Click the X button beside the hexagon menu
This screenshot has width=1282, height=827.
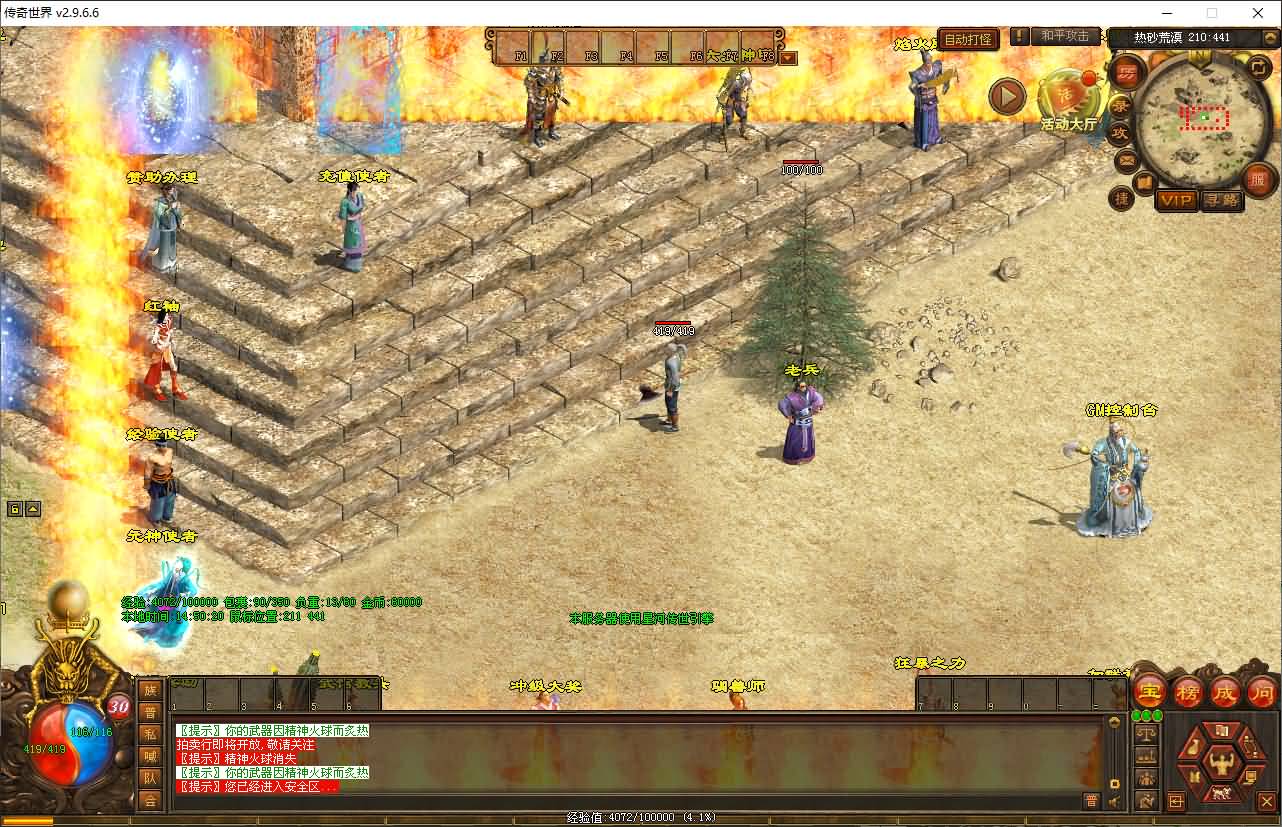click(1267, 801)
